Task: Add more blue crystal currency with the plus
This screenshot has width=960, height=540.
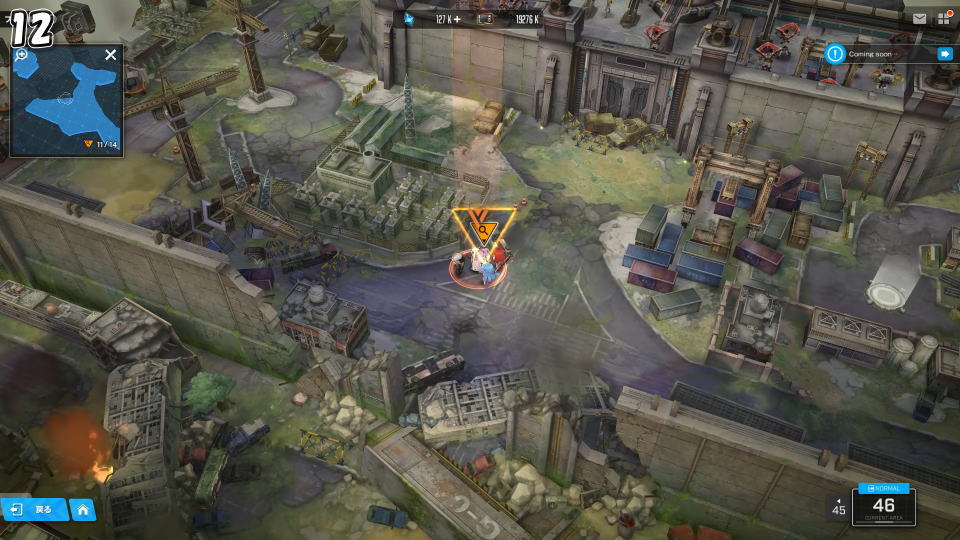Action: tap(457, 19)
